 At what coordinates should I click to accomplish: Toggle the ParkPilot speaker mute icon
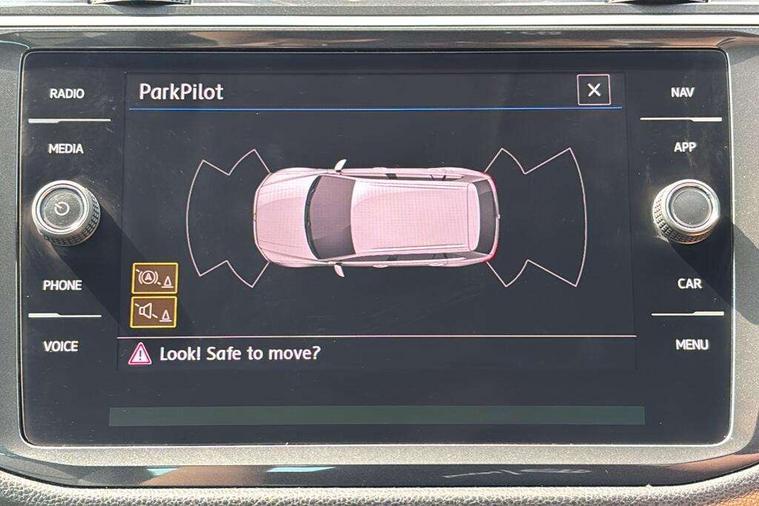(154, 312)
